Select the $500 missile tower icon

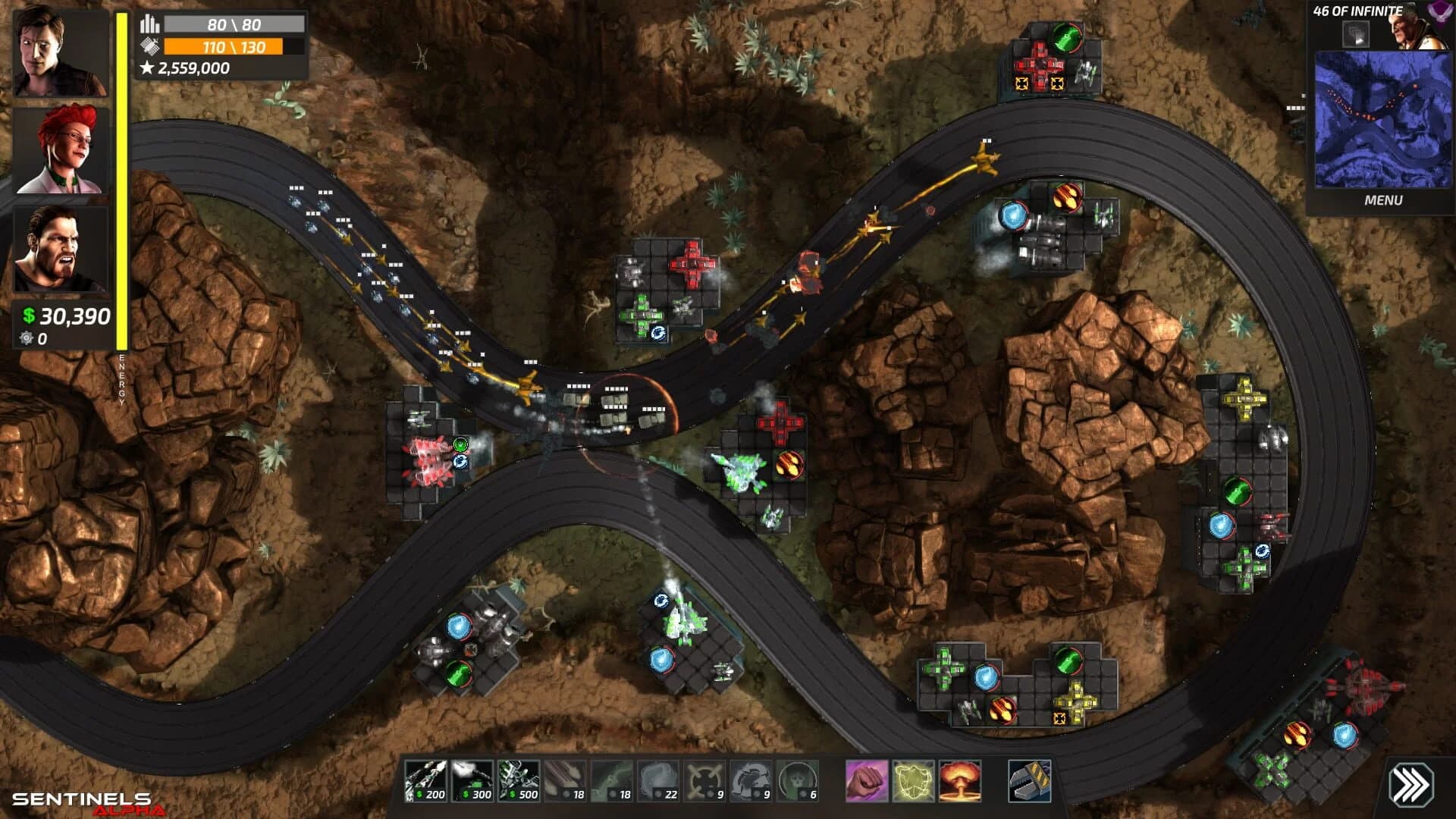(518, 783)
